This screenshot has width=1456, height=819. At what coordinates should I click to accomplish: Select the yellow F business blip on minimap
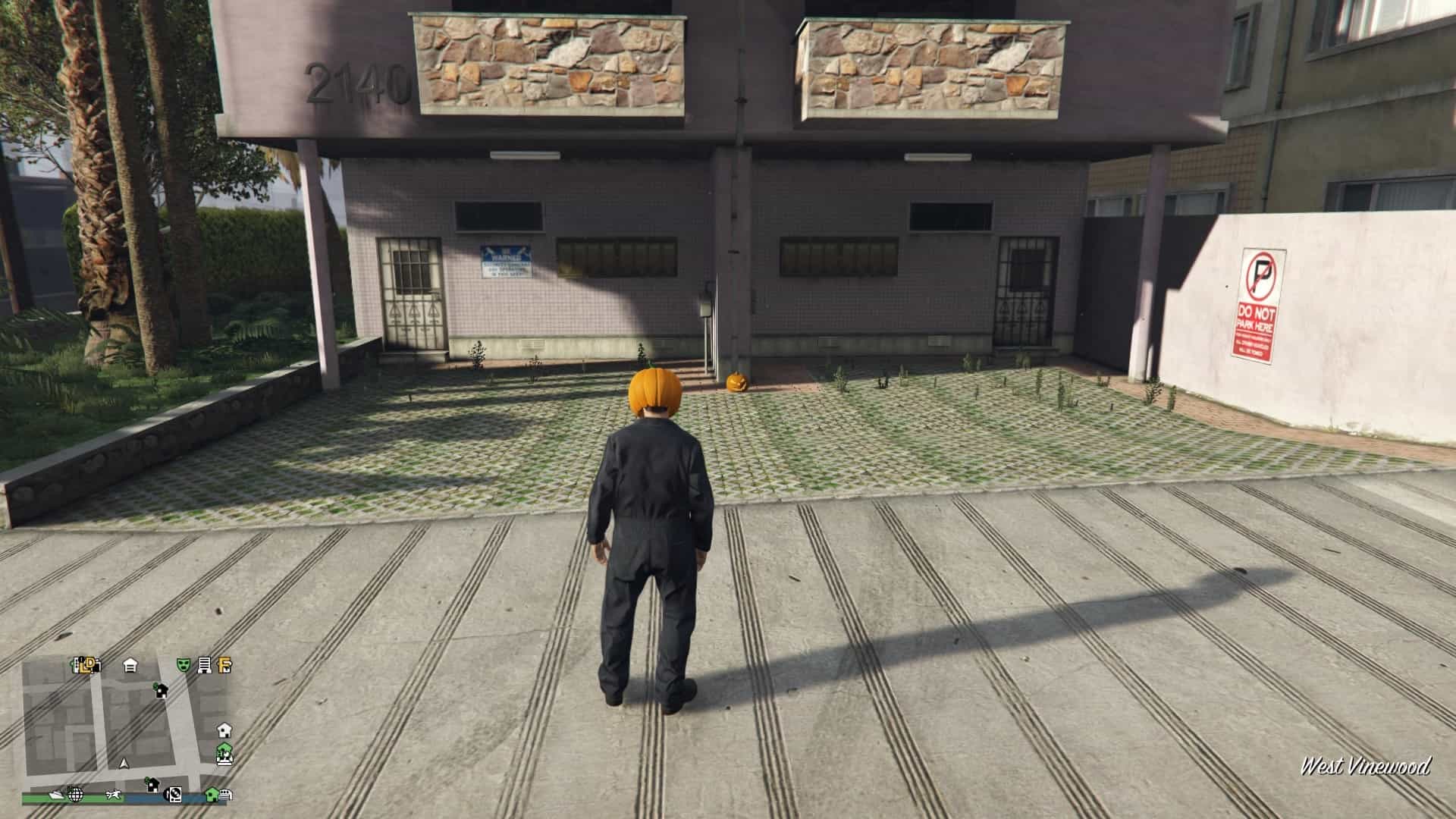pyautogui.click(x=223, y=666)
